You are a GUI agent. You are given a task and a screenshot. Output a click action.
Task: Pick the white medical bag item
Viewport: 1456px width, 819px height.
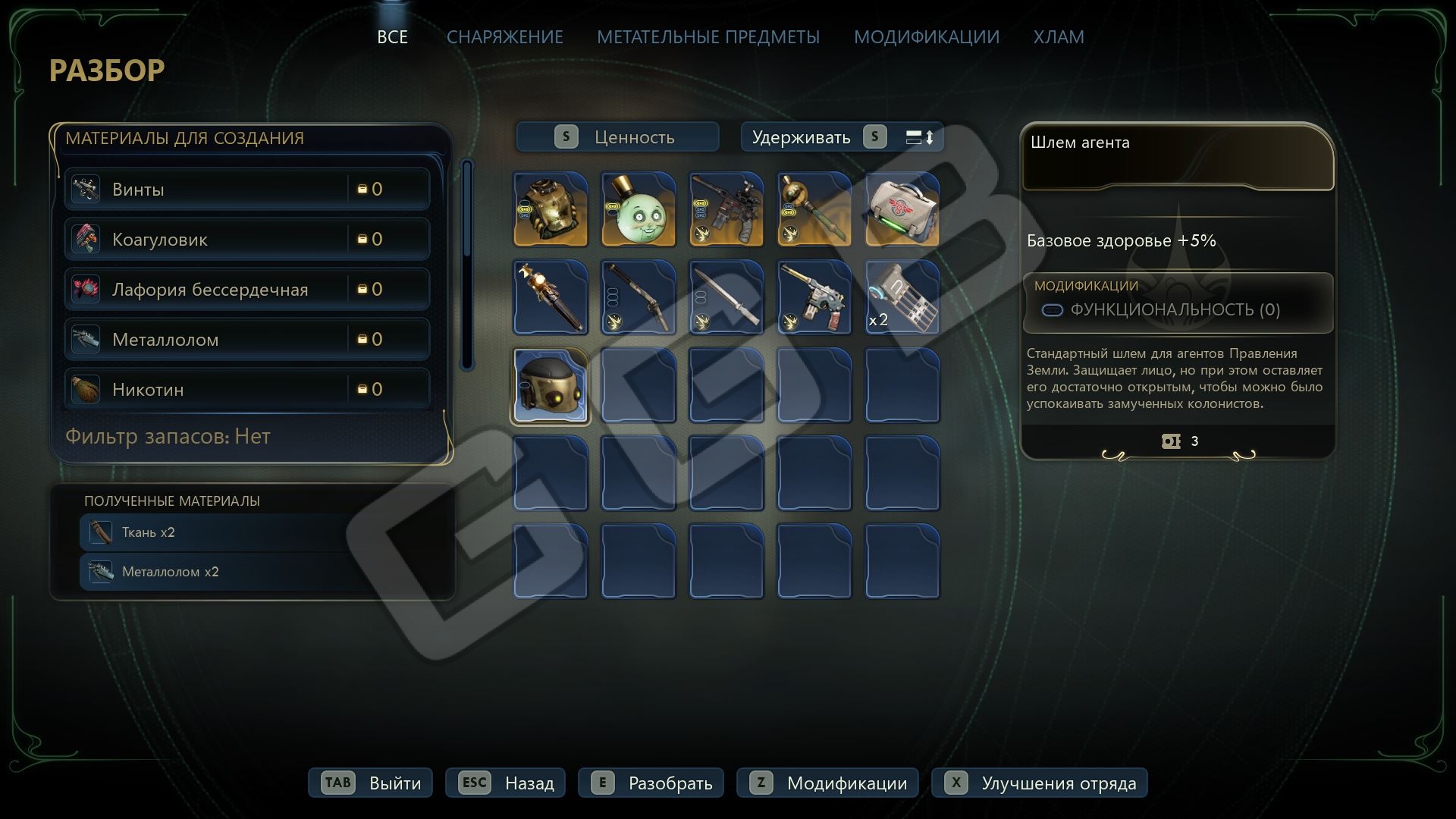click(x=902, y=209)
